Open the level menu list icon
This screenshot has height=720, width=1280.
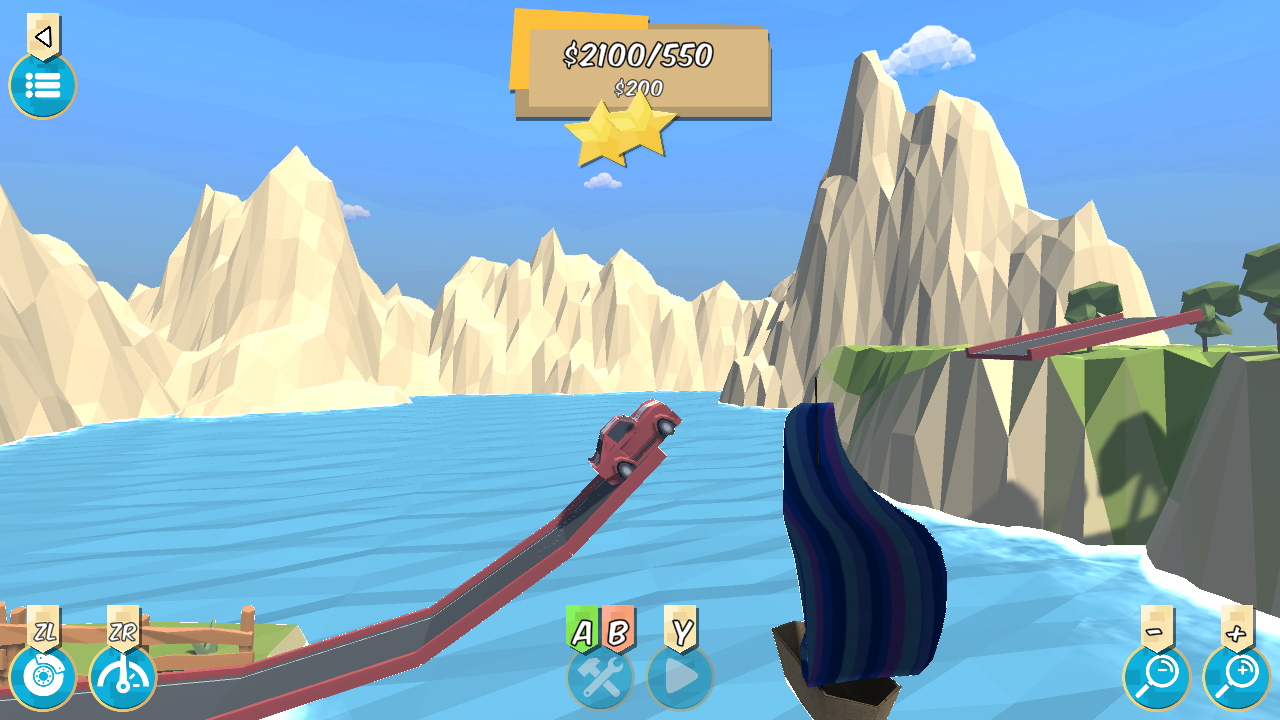[x=42, y=86]
